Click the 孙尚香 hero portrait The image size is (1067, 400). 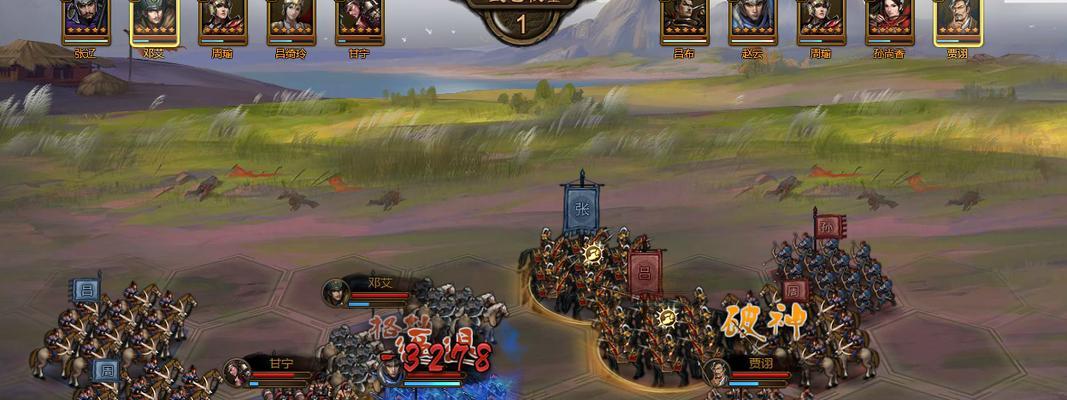click(x=889, y=19)
